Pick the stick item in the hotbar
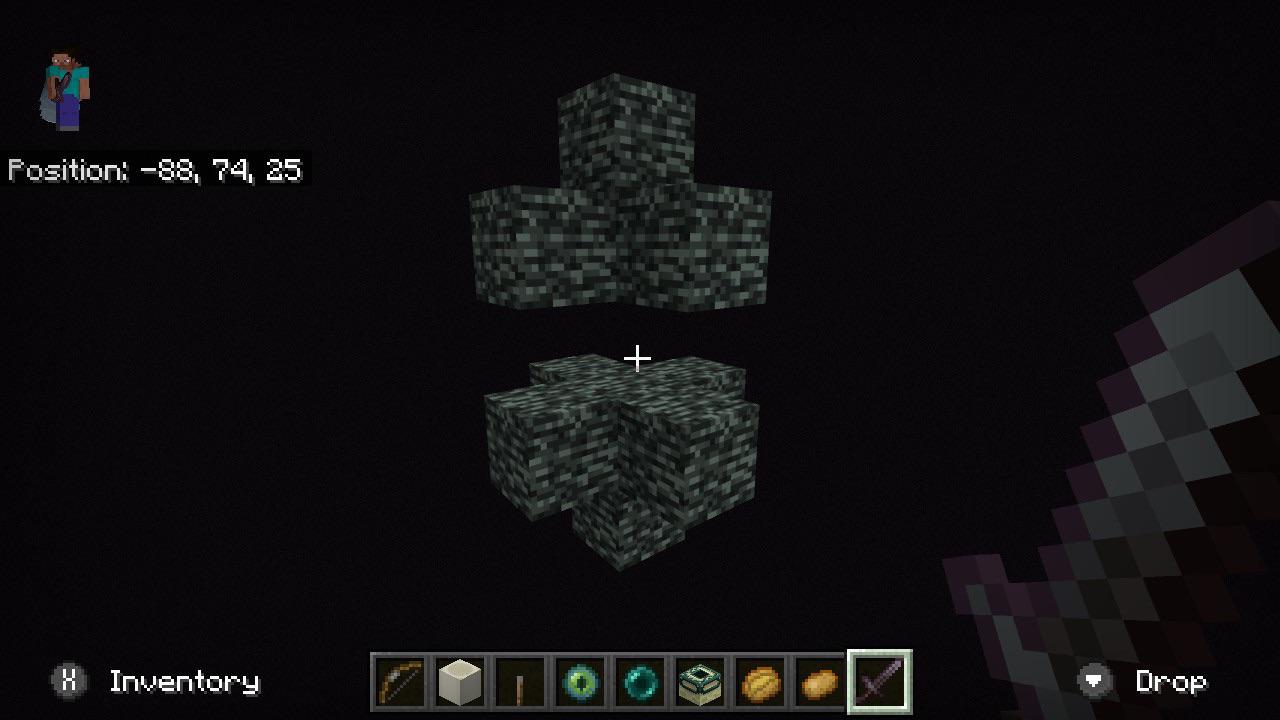This screenshot has height=720, width=1280. pyautogui.click(x=519, y=681)
